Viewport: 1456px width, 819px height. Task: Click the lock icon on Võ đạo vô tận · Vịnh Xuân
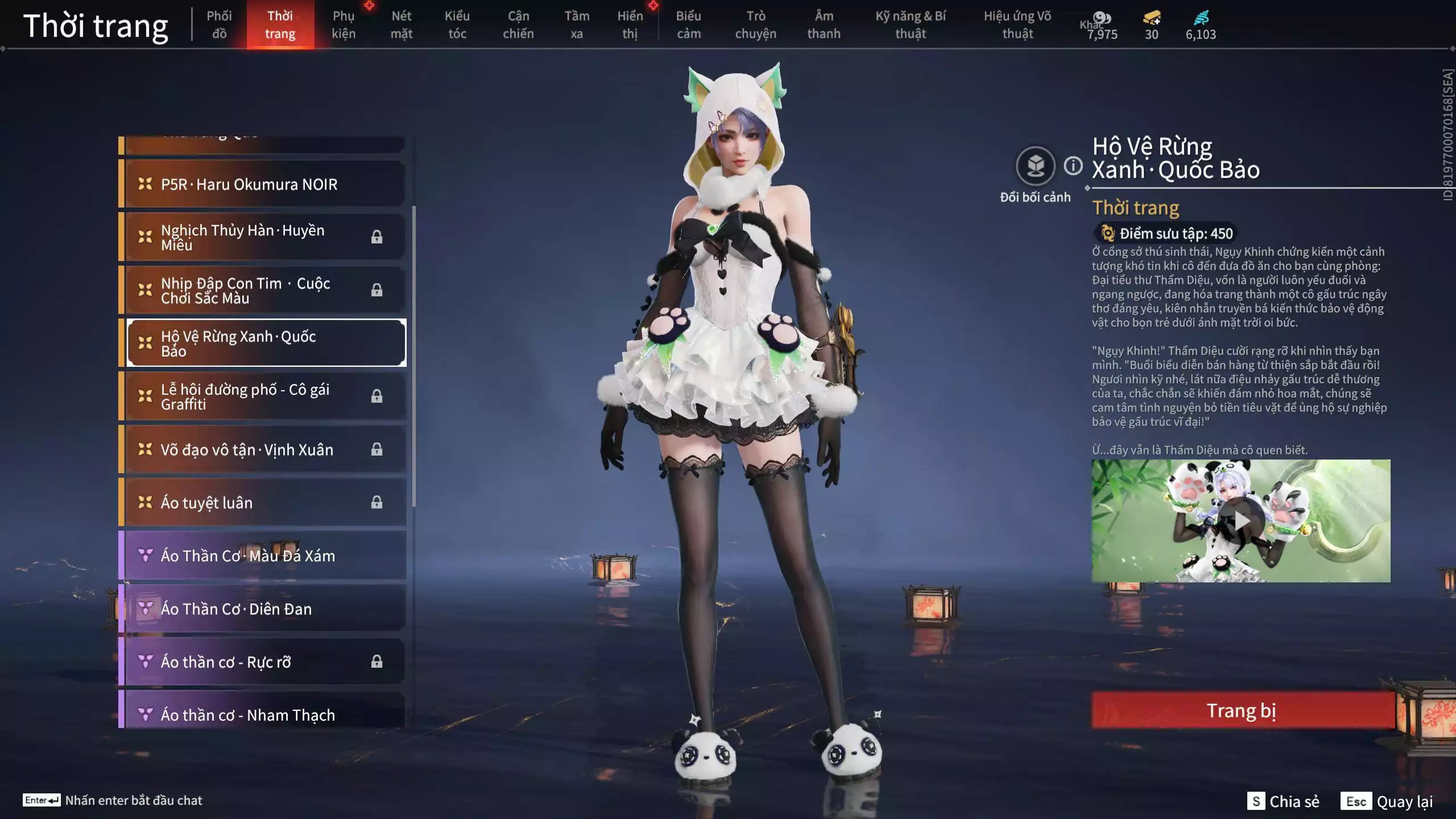pyautogui.click(x=377, y=449)
